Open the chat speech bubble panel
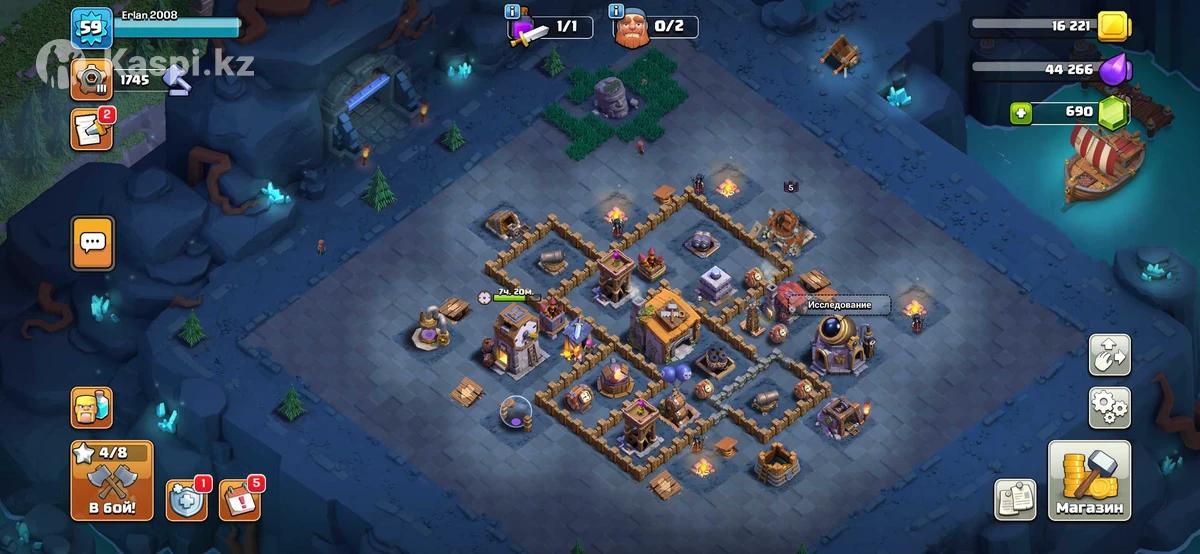1200x554 pixels. pyautogui.click(x=92, y=243)
